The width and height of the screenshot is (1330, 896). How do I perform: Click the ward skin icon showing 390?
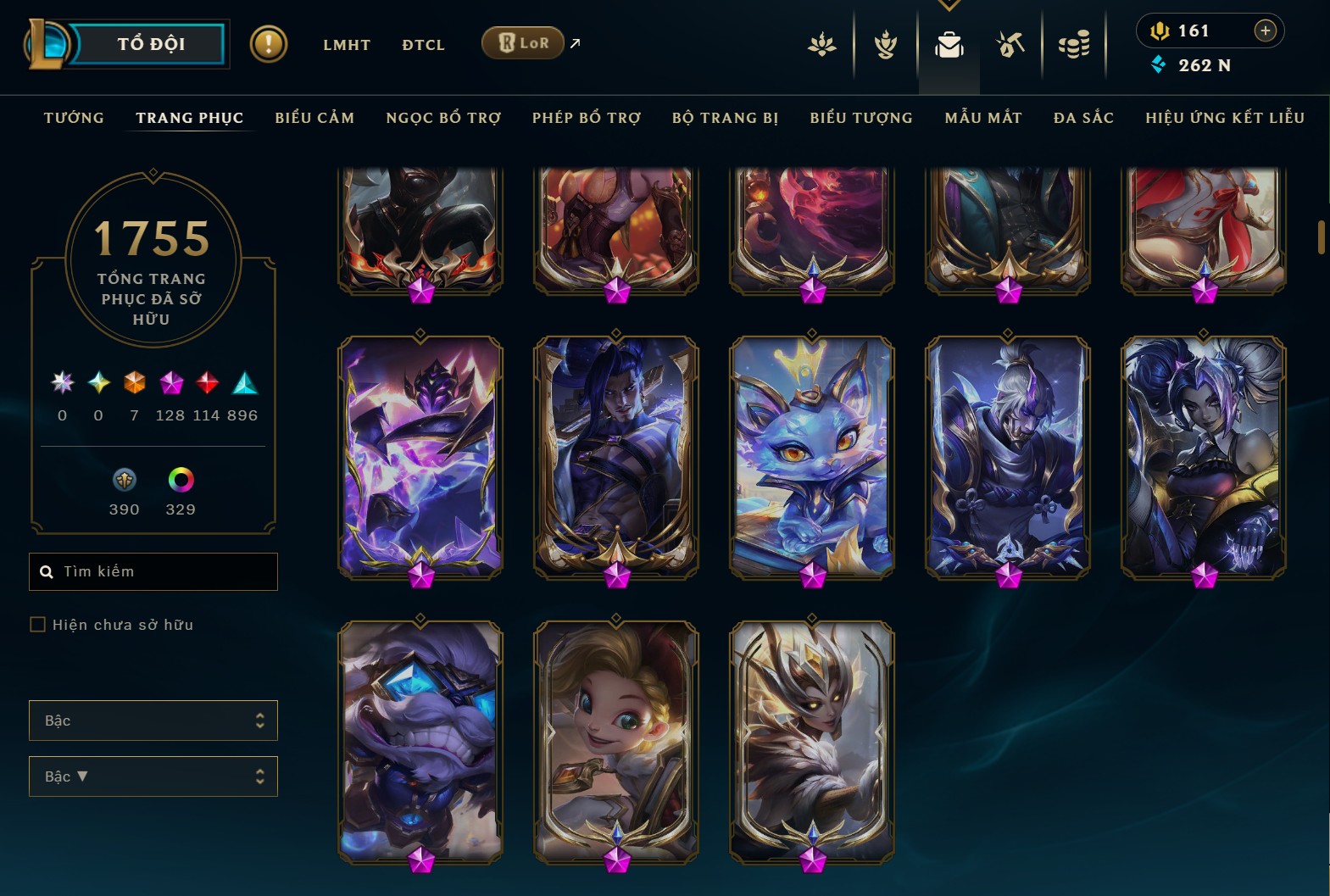coord(124,481)
